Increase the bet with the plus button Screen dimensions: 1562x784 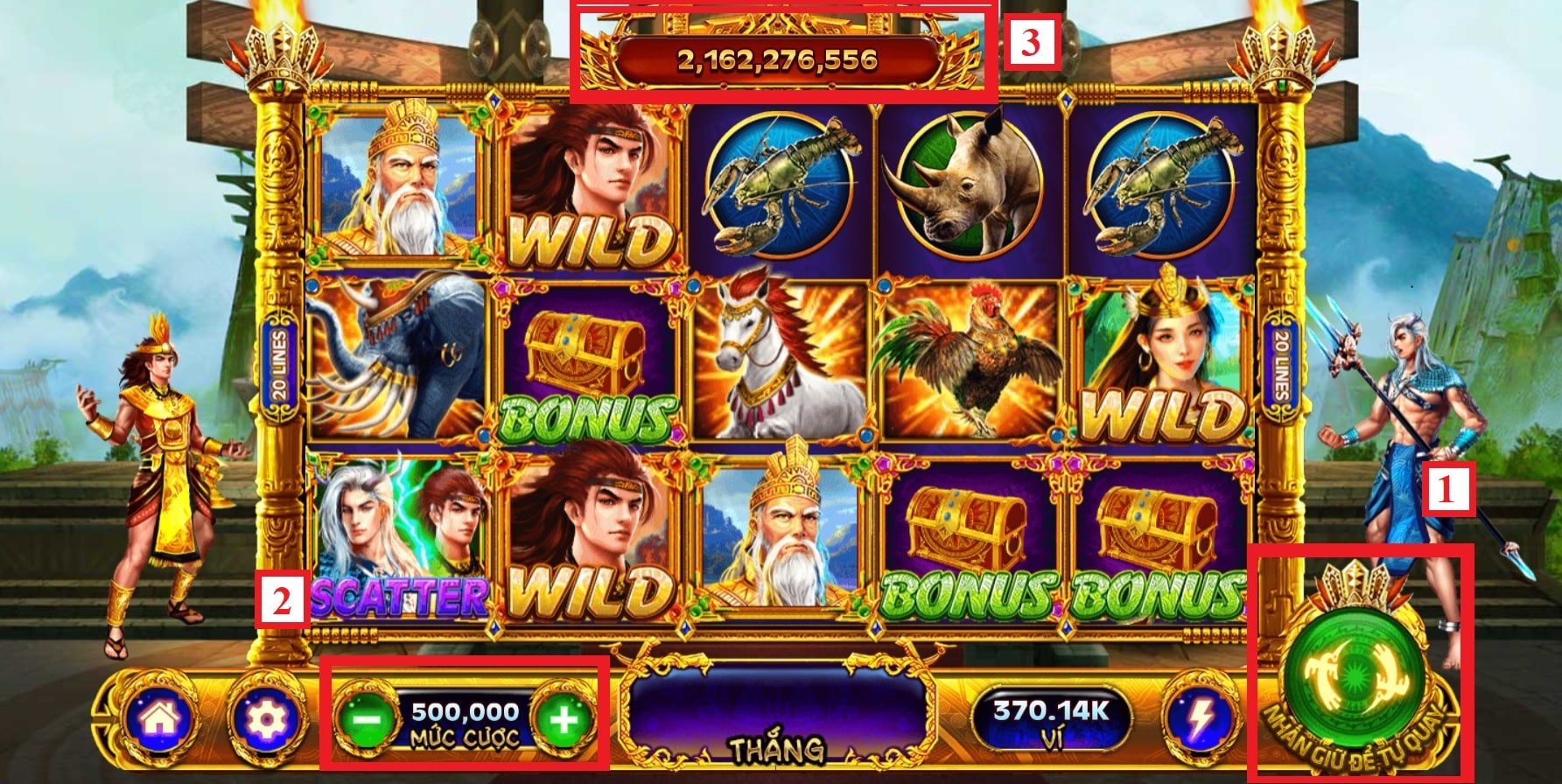(564, 721)
